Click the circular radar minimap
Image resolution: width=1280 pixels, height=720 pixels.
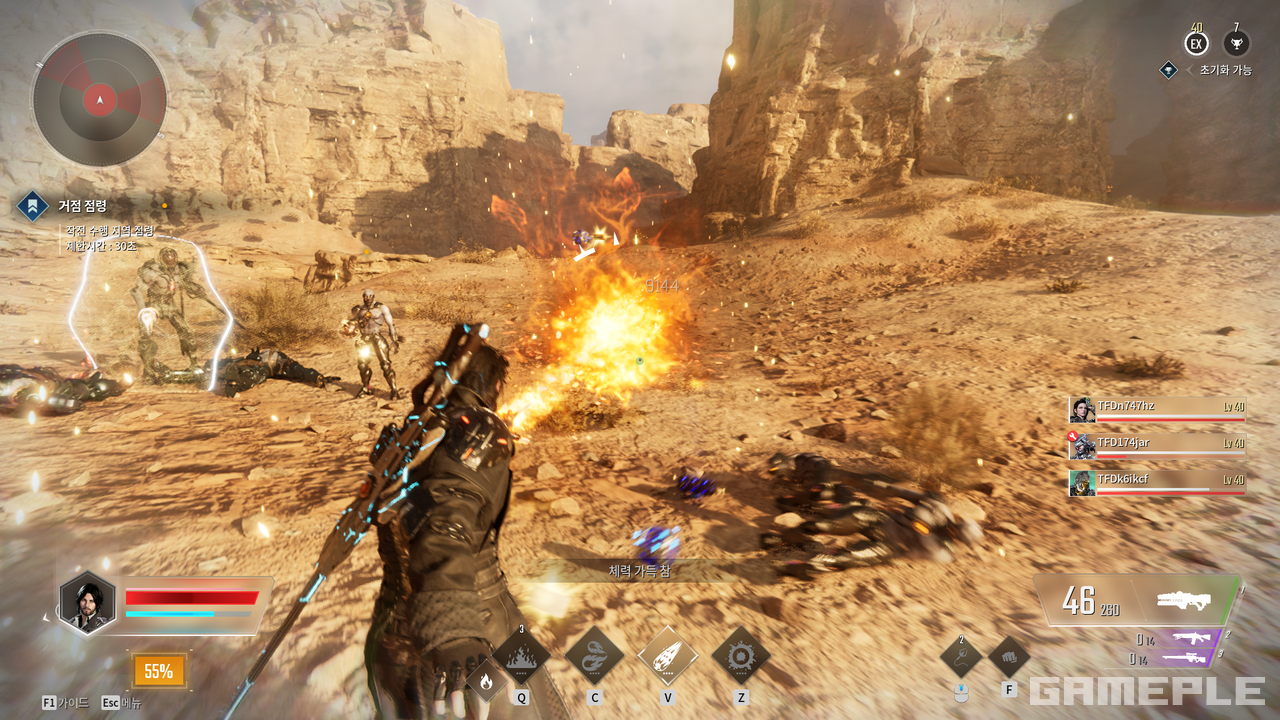pos(99,99)
